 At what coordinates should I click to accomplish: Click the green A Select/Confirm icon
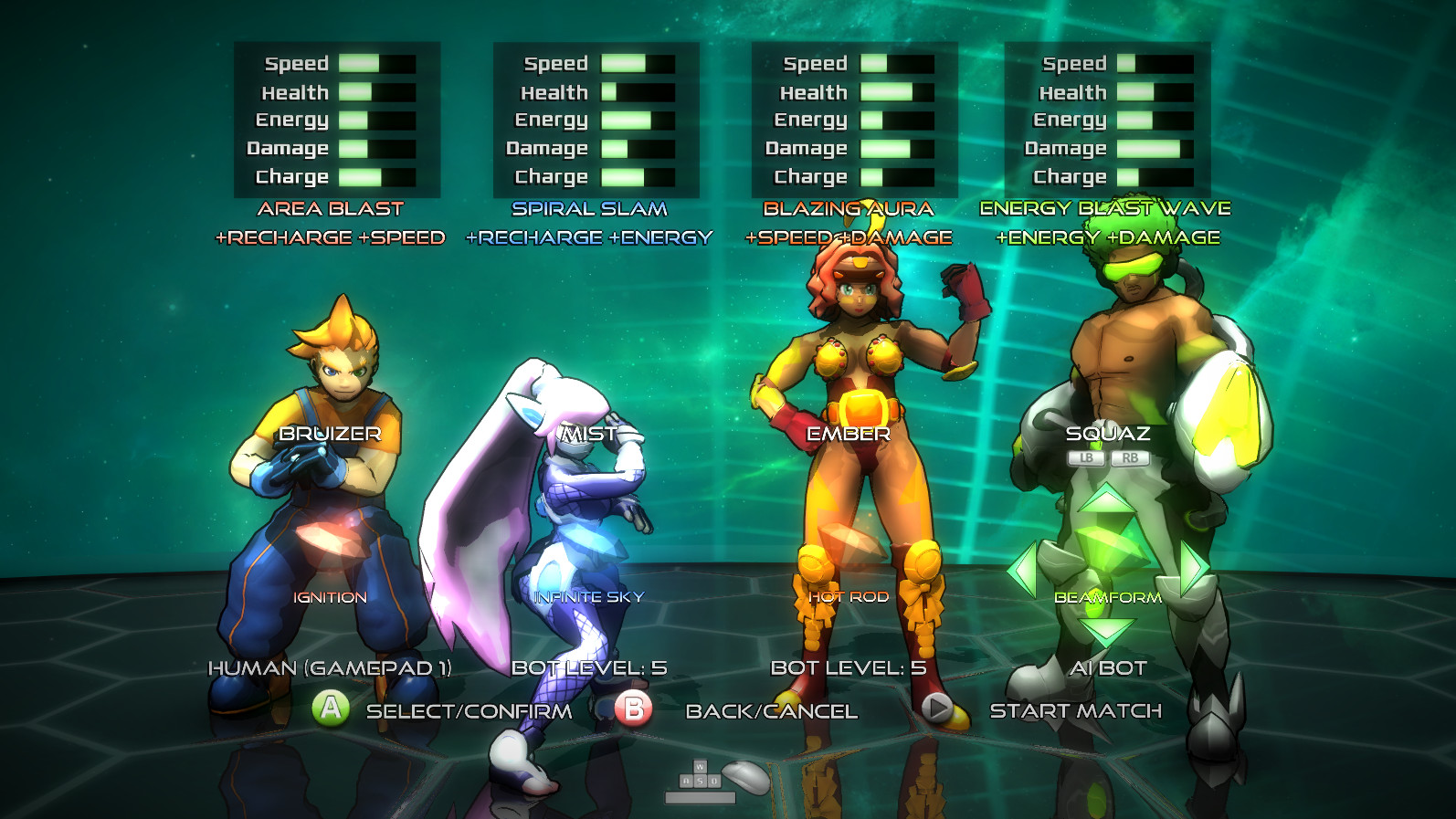coord(332,709)
